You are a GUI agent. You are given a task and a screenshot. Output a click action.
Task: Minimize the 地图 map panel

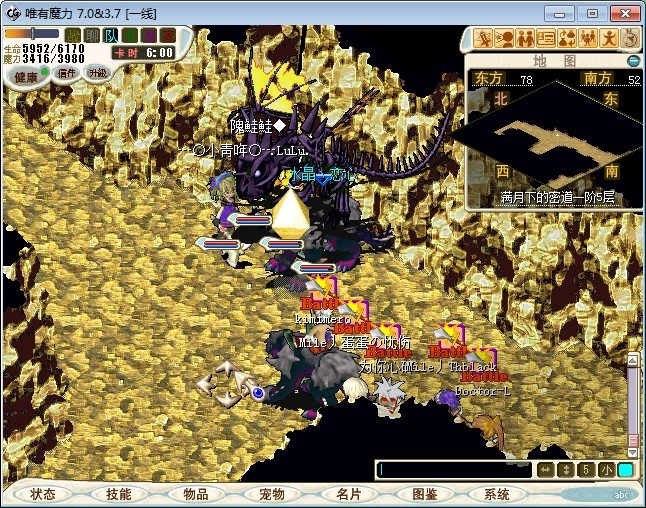[633, 61]
